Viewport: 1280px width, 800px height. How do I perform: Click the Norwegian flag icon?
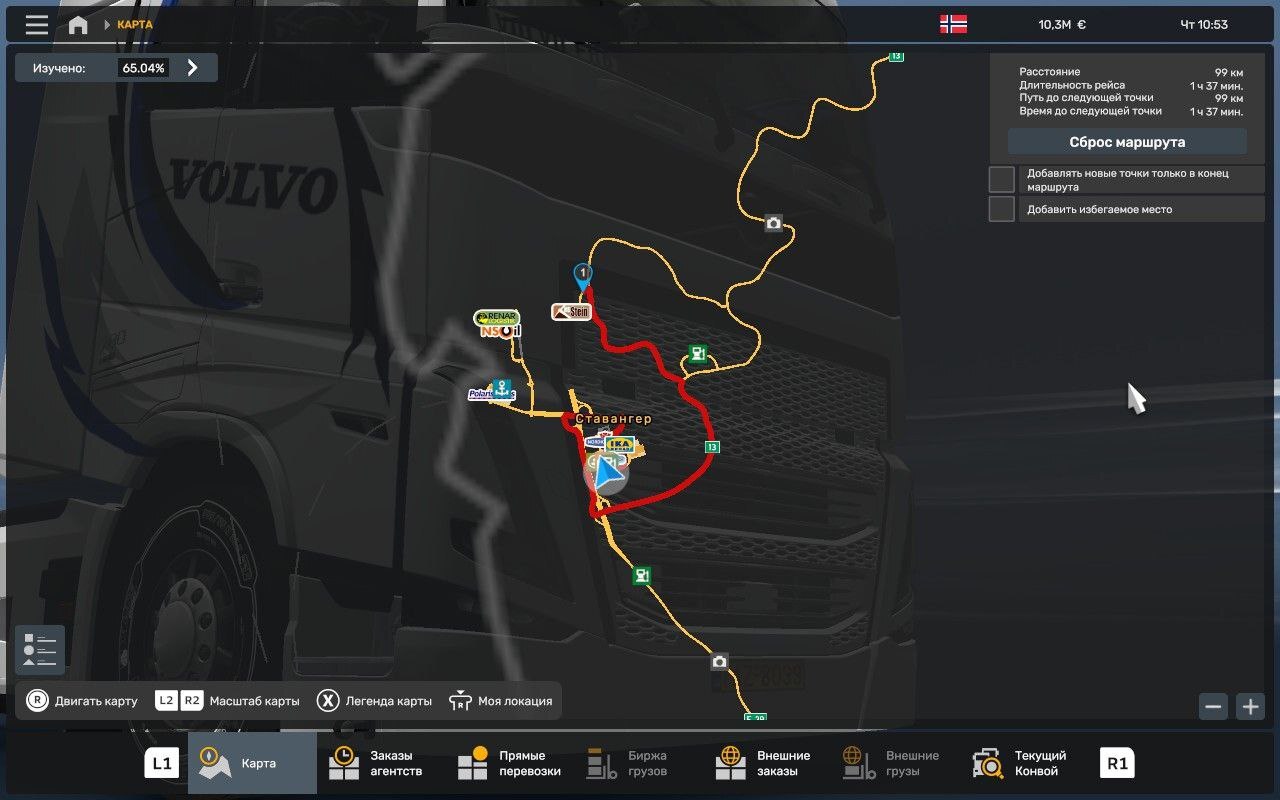click(953, 24)
